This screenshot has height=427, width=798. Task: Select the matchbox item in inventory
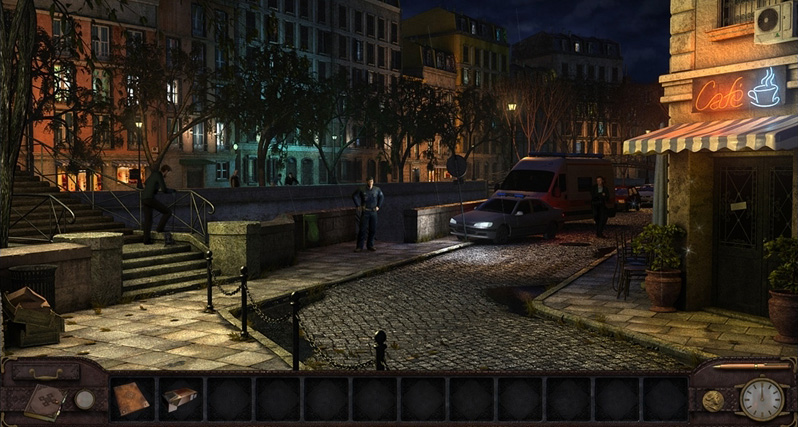coord(179,398)
